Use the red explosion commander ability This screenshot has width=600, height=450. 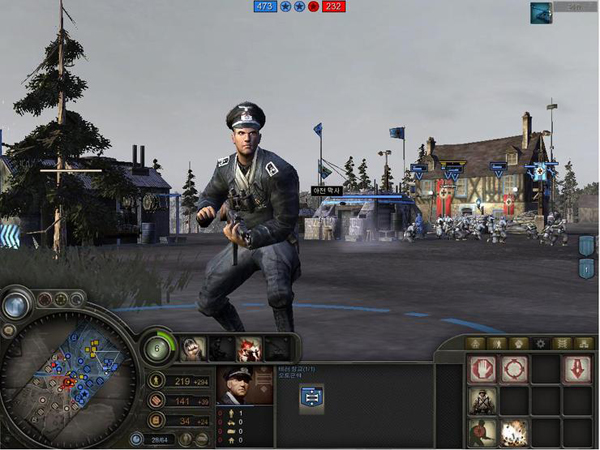(248, 348)
